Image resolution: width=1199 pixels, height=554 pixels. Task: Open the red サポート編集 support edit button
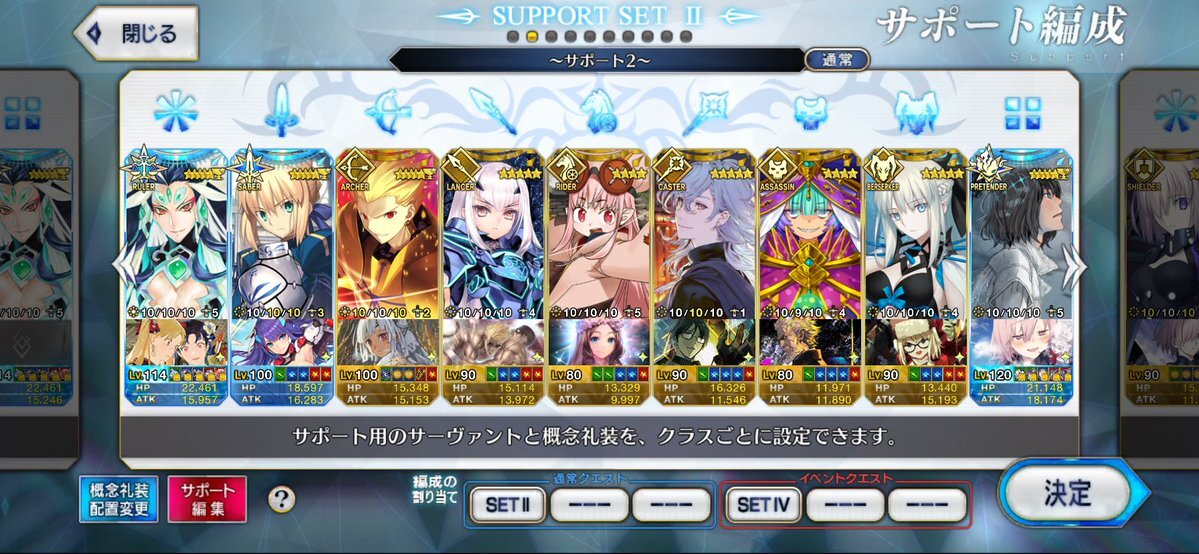coord(207,499)
